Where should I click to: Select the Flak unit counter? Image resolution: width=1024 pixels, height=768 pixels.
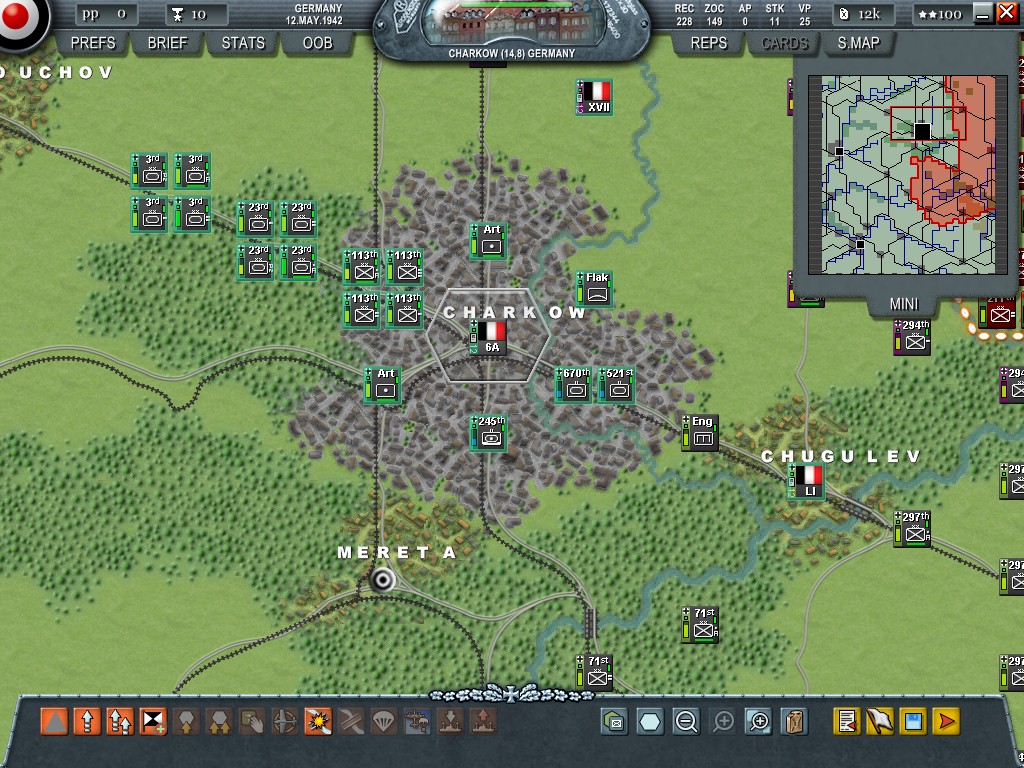coord(596,288)
